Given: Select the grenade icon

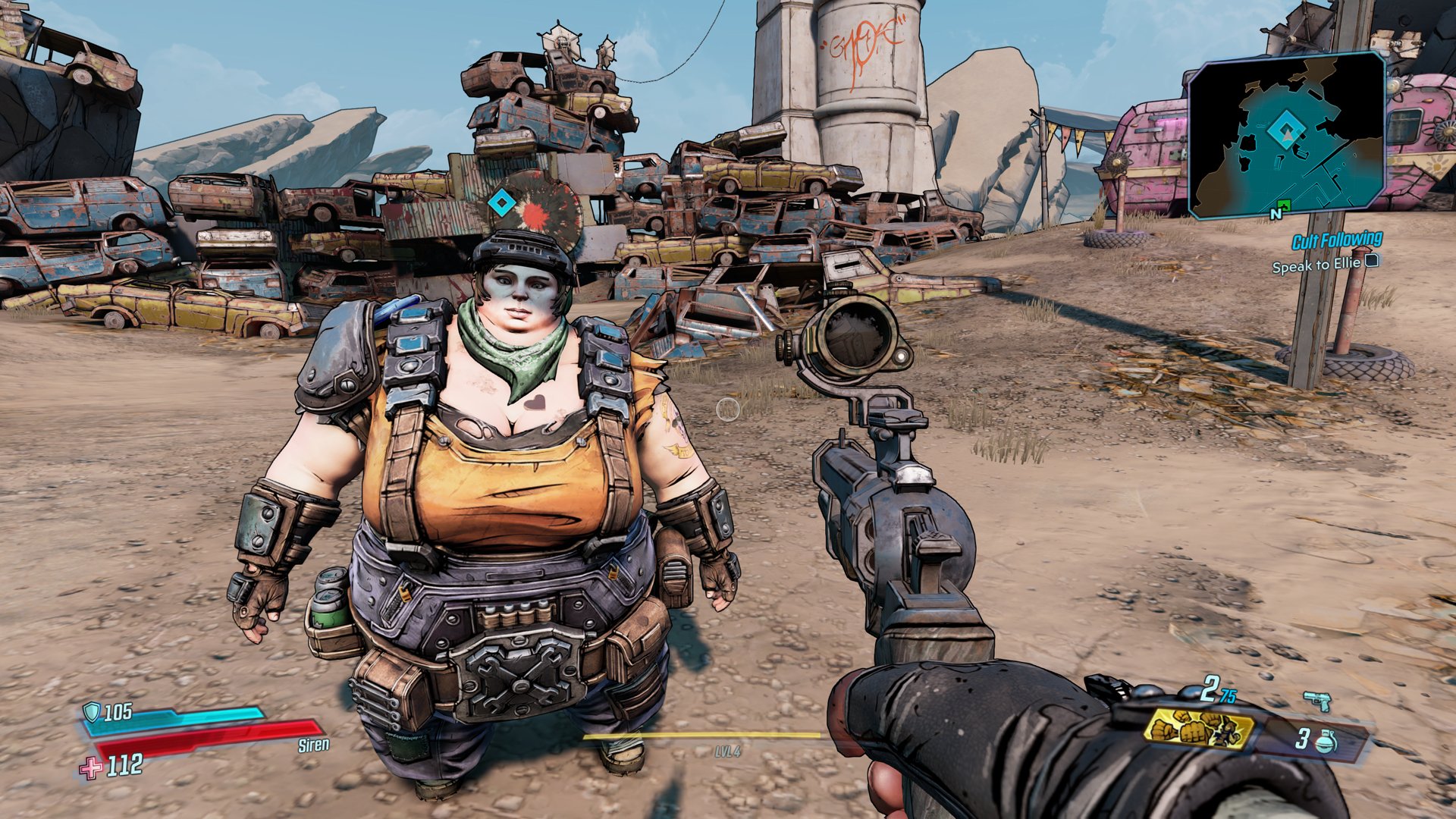Looking at the screenshot, I should (x=1326, y=740).
